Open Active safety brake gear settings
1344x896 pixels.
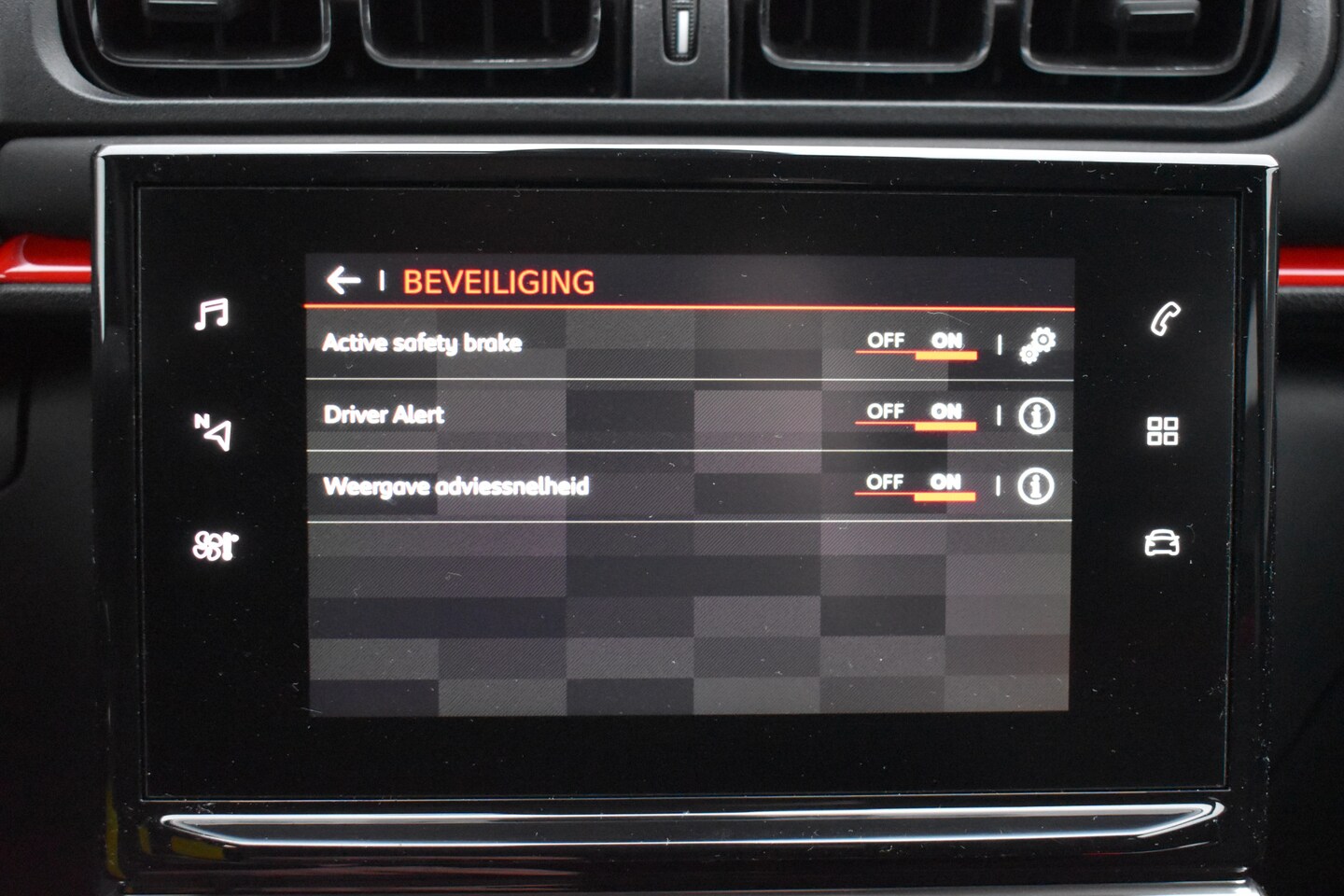1037,344
